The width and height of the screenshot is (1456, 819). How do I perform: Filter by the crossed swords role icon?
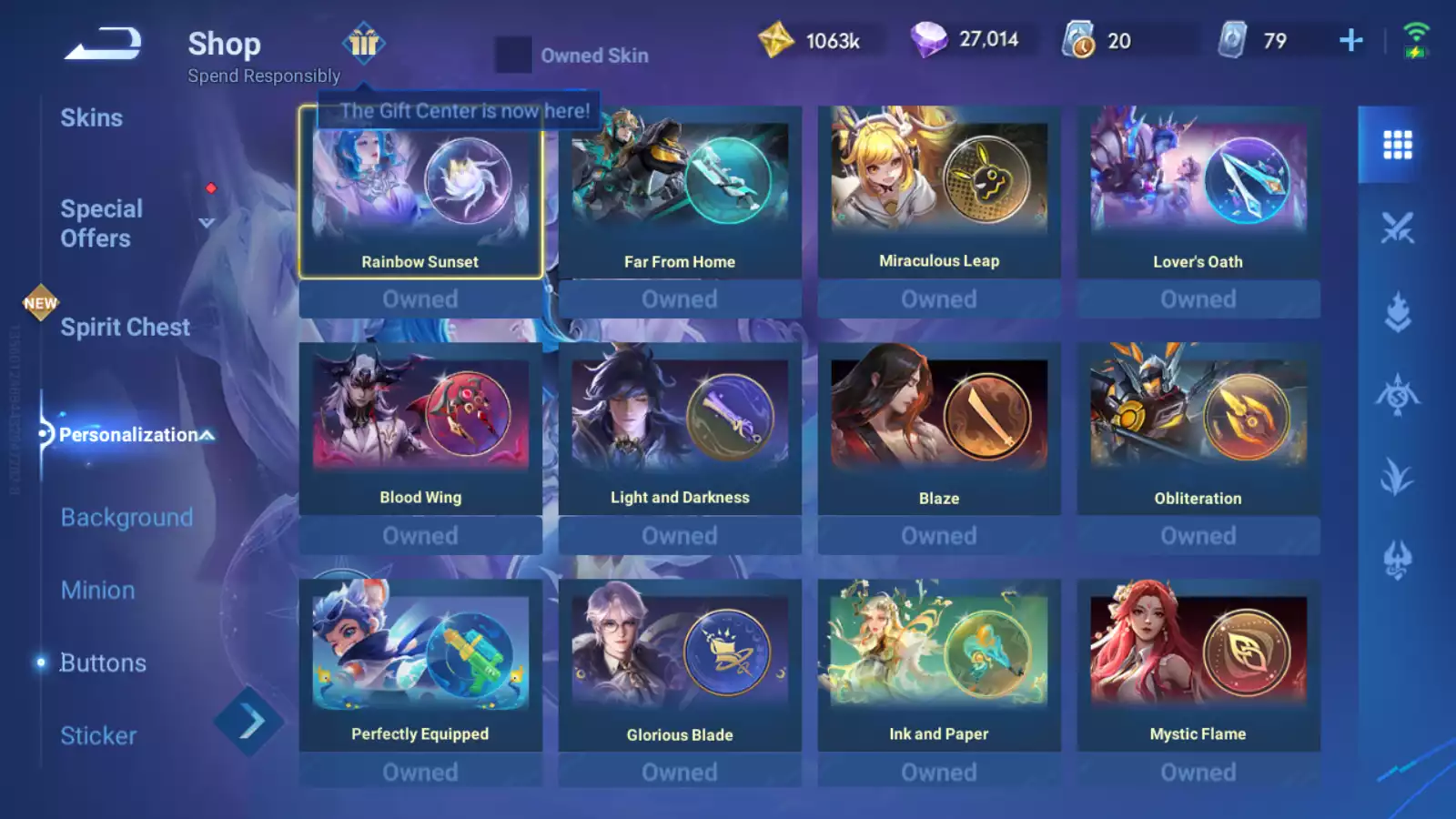click(1397, 228)
